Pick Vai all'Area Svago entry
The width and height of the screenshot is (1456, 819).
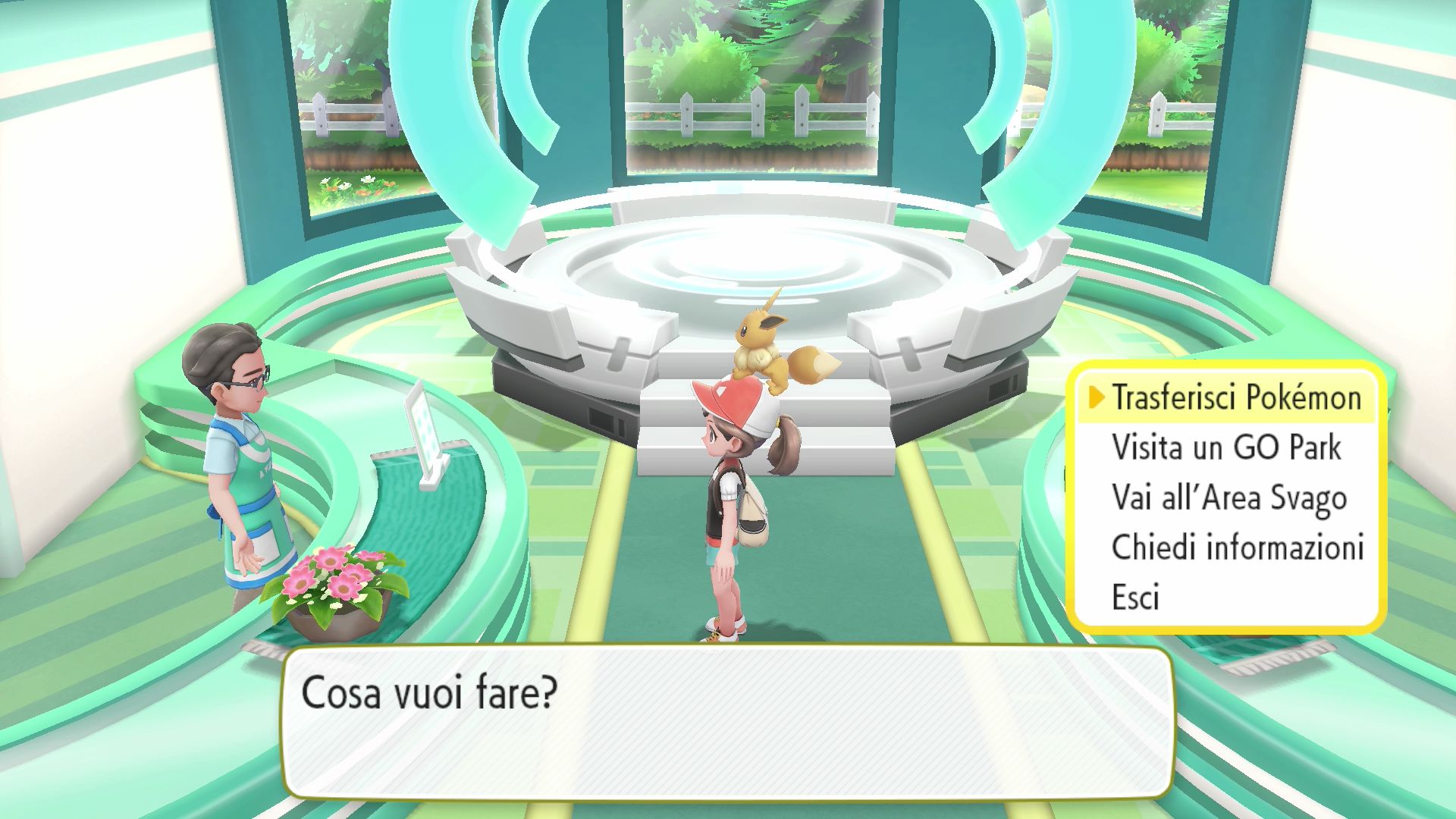(1228, 498)
